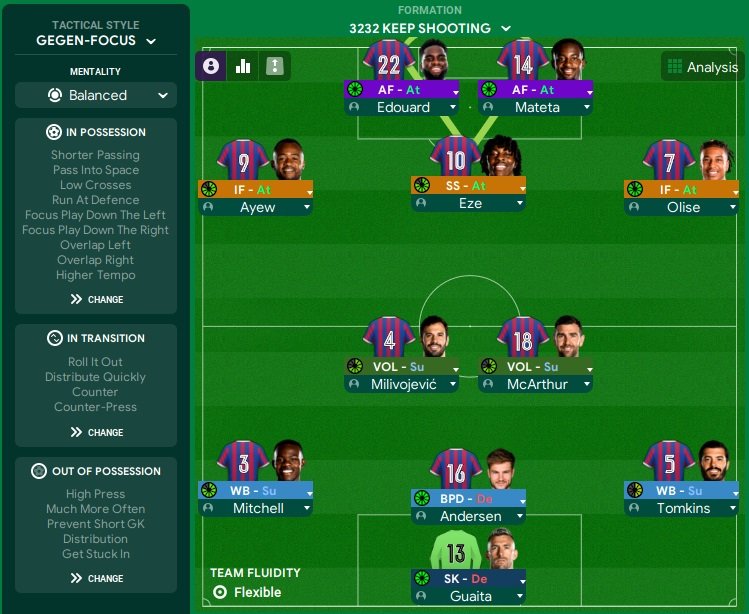This screenshot has height=614, width=749.
Task: Change the Out Of Possession instructions
Action: [97, 578]
